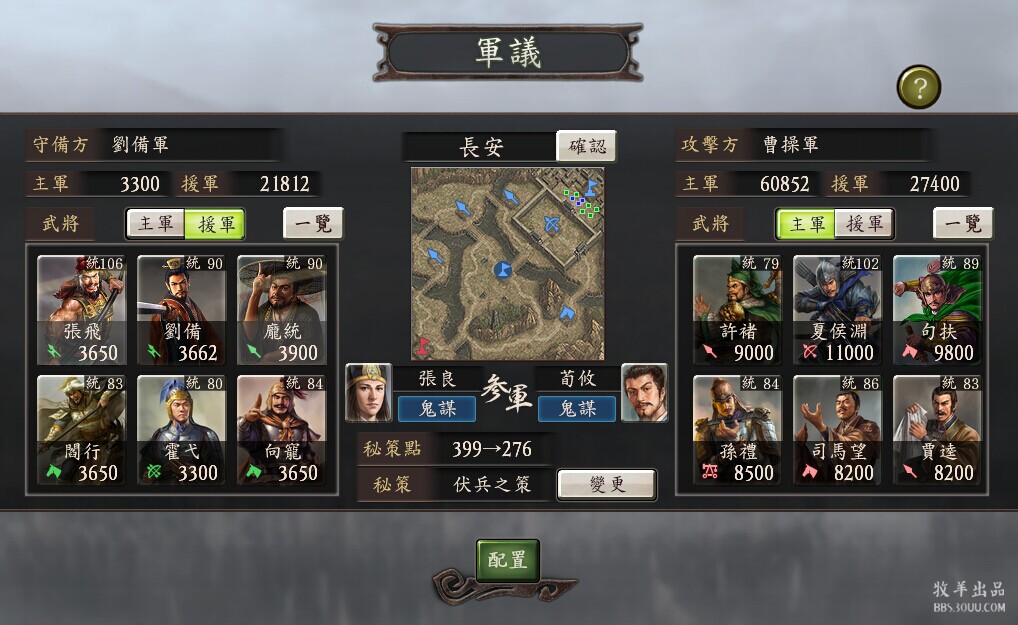
Task: Pick the 句扶 officer card
Action: point(937,310)
